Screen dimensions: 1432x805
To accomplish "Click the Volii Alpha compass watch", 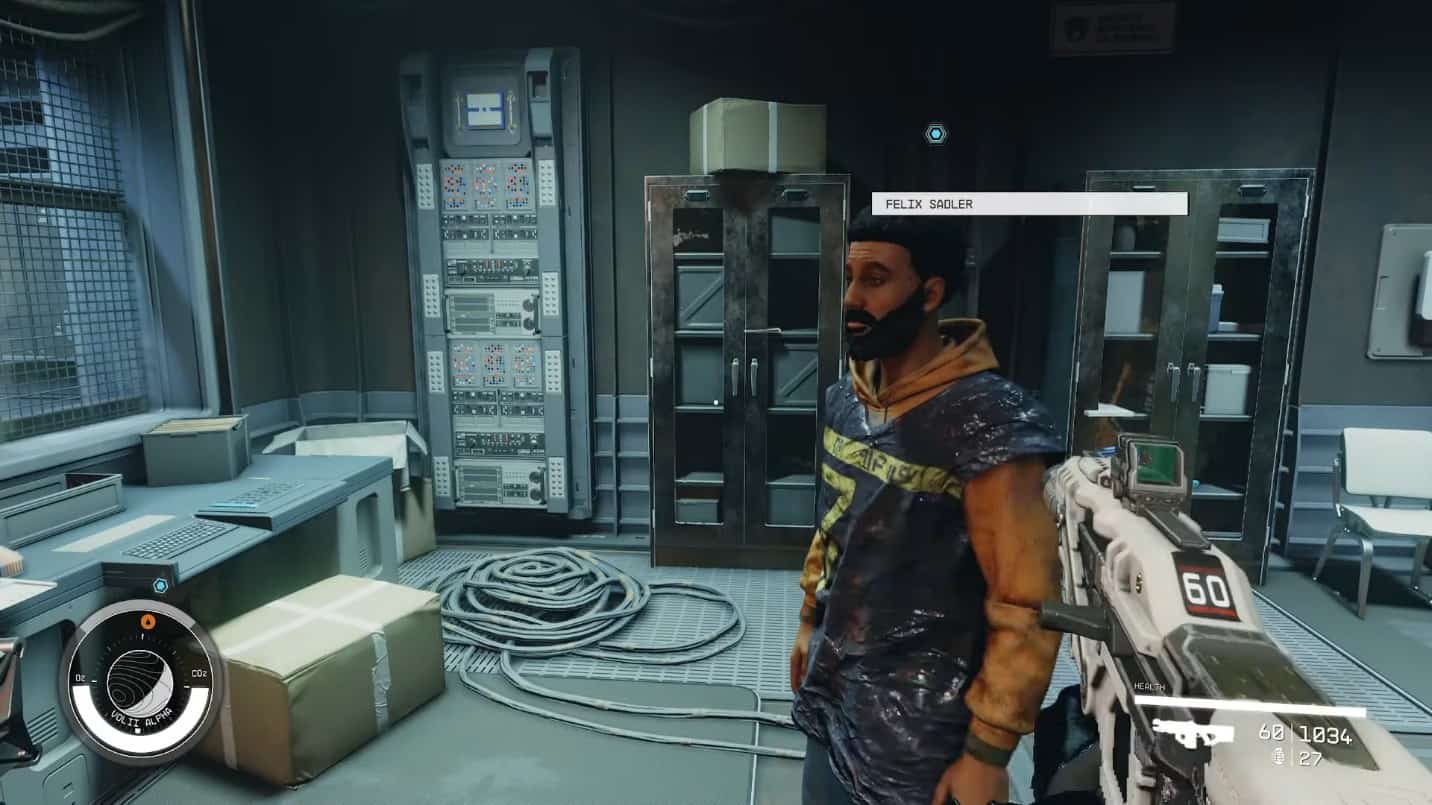I will [x=140, y=683].
